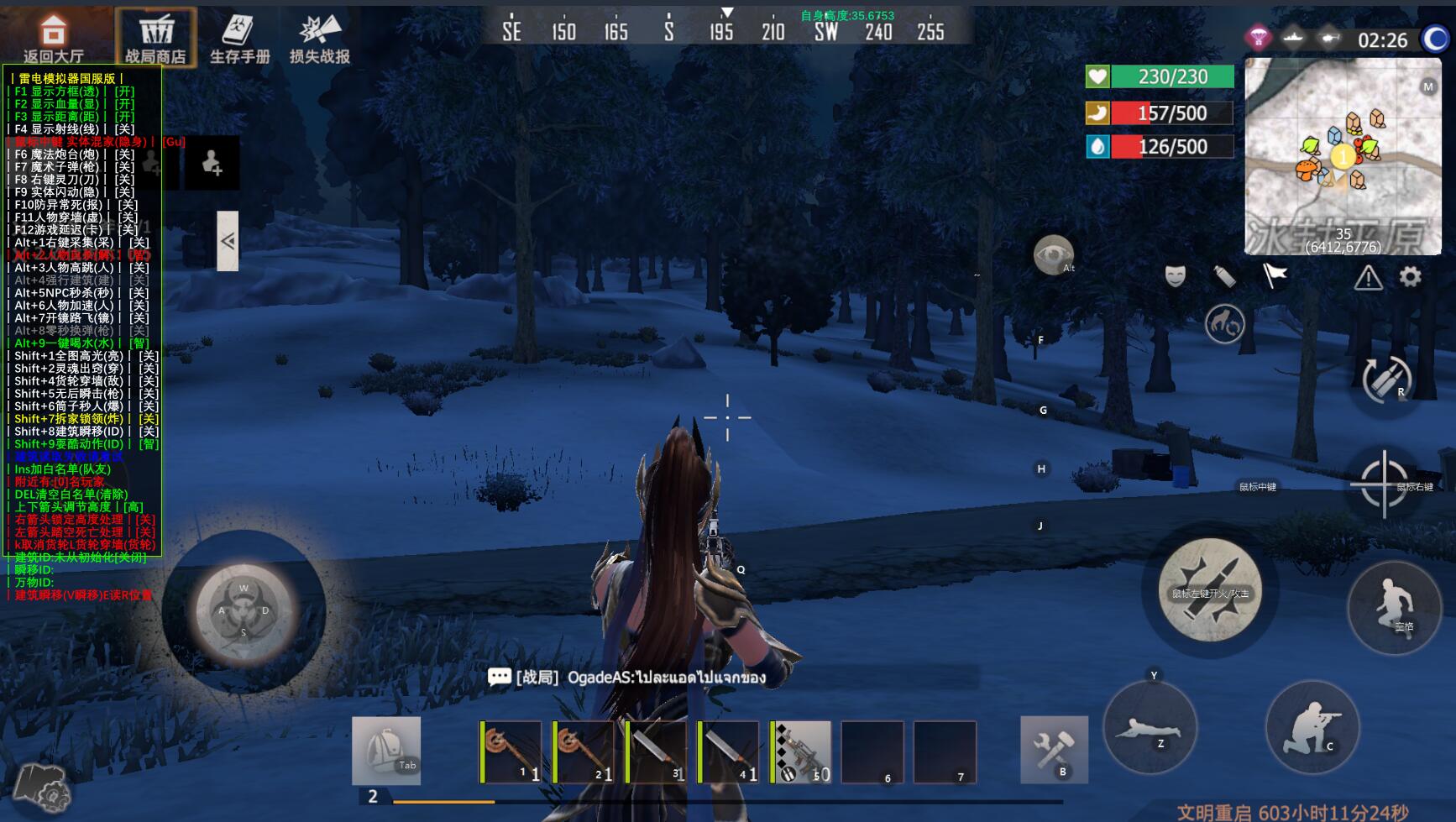Open the 生存手册 survival handbook
Viewport: 1456px width, 822px height.
[239, 38]
